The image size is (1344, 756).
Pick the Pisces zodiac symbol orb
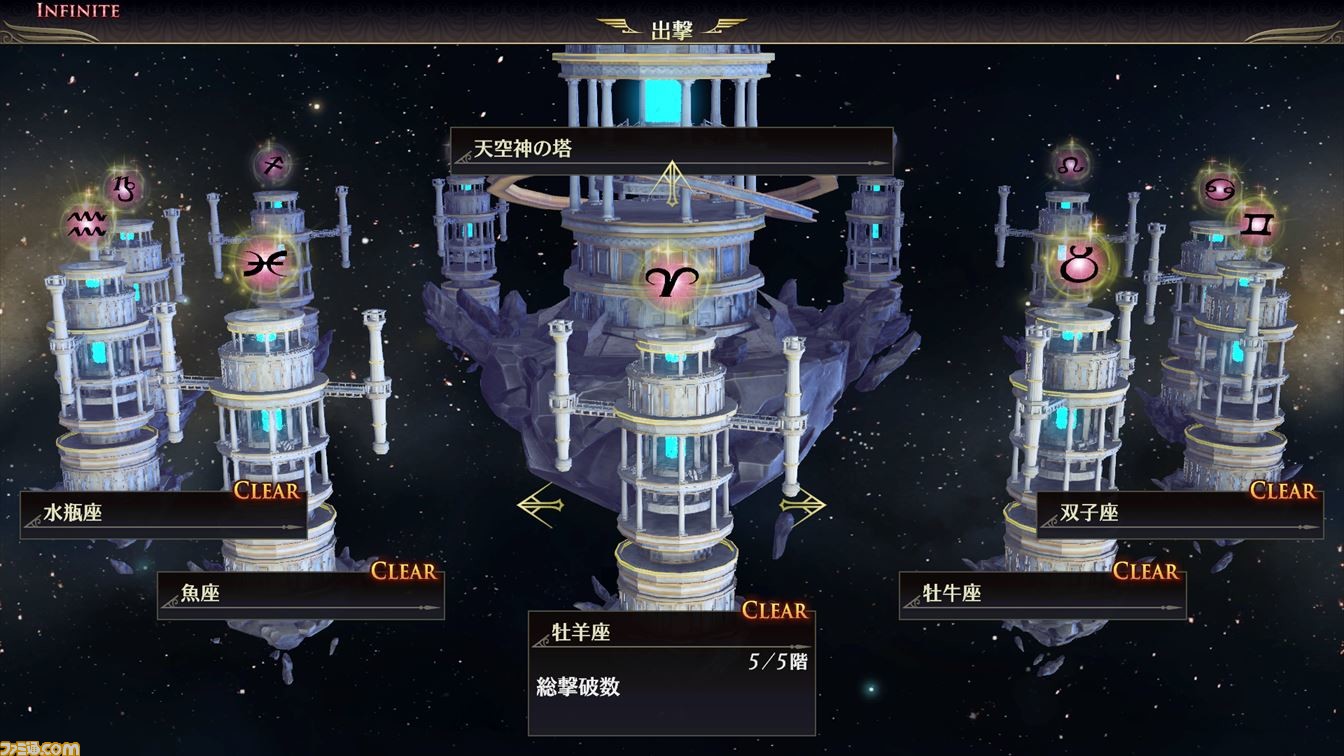[265, 263]
